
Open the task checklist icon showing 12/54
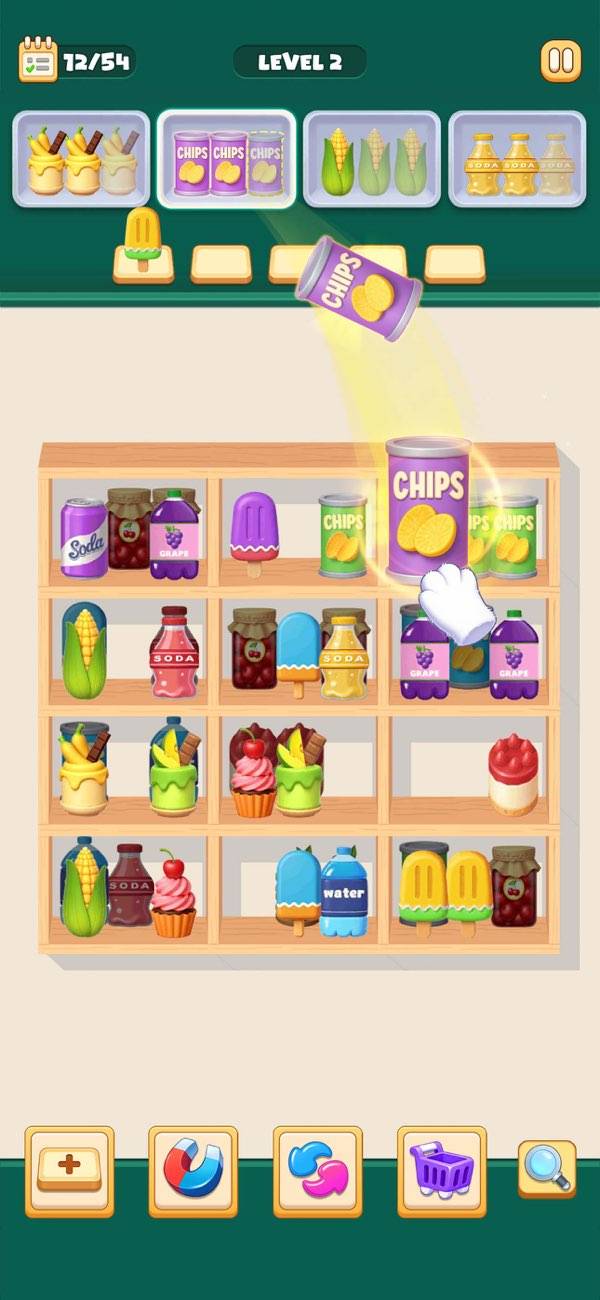38,61
